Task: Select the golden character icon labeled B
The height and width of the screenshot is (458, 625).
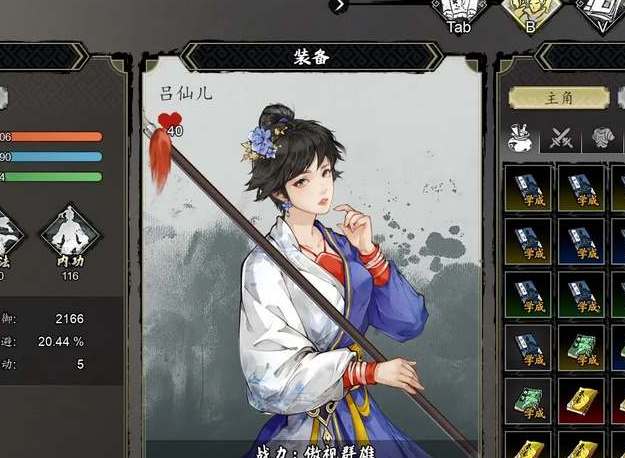Action: pos(530,9)
